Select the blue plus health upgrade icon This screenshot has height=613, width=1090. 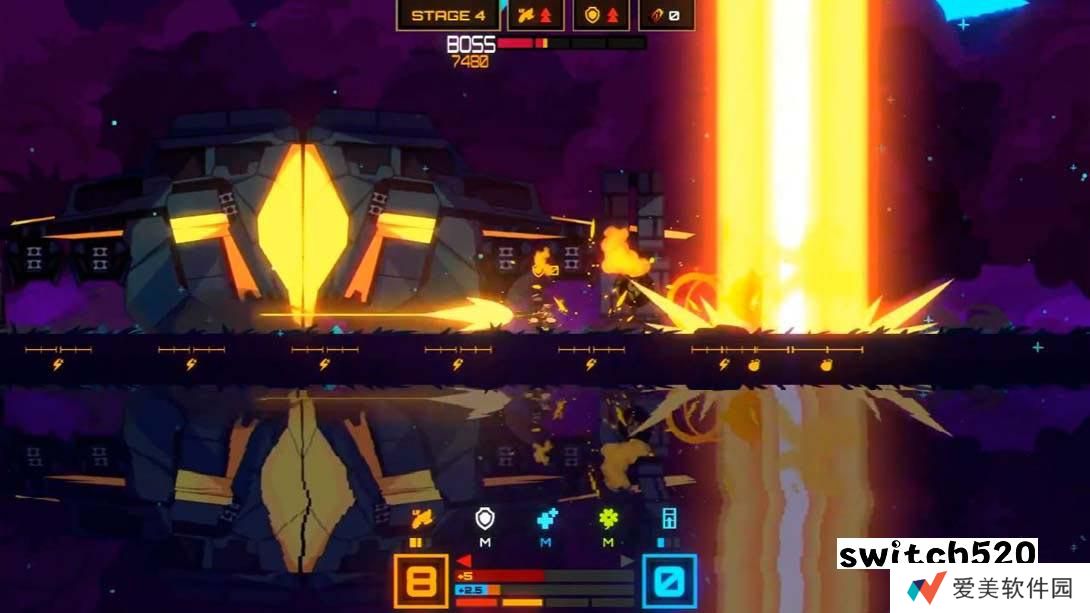point(546,518)
